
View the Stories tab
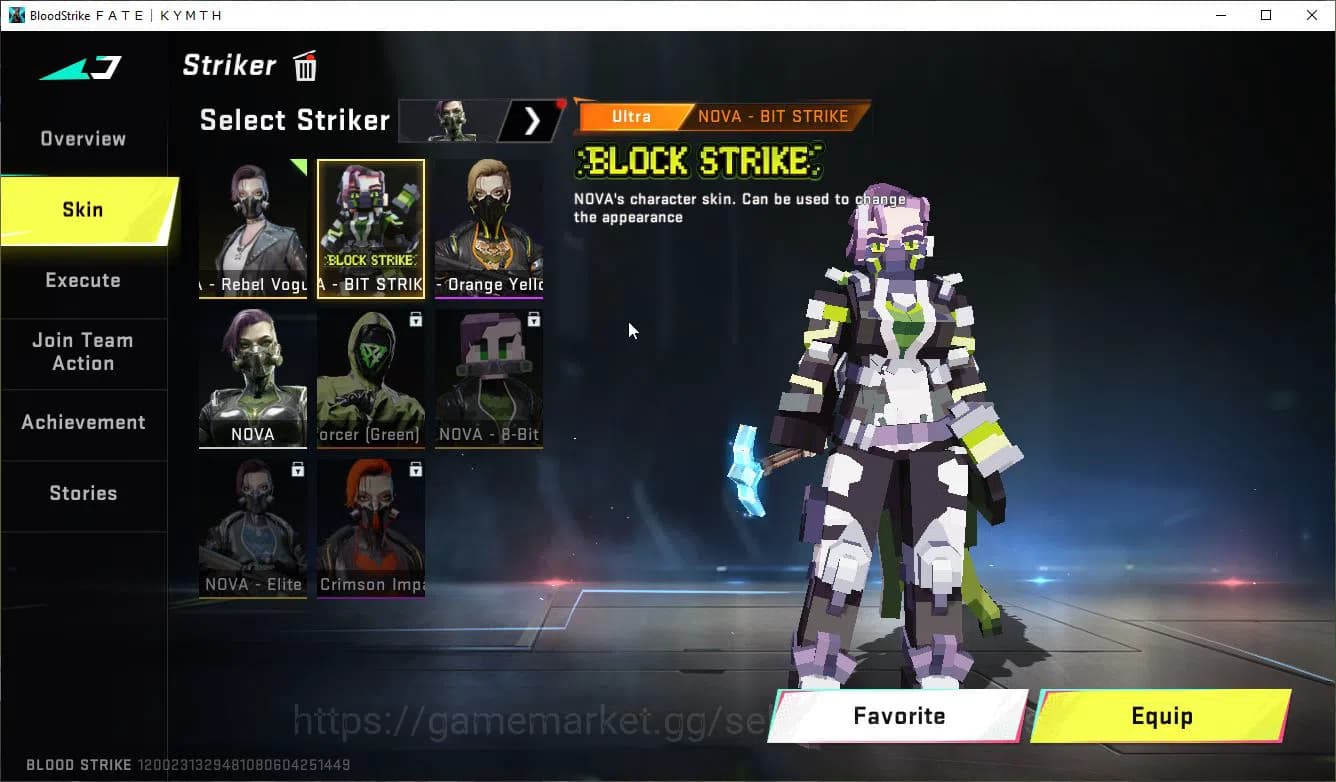[x=82, y=492]
